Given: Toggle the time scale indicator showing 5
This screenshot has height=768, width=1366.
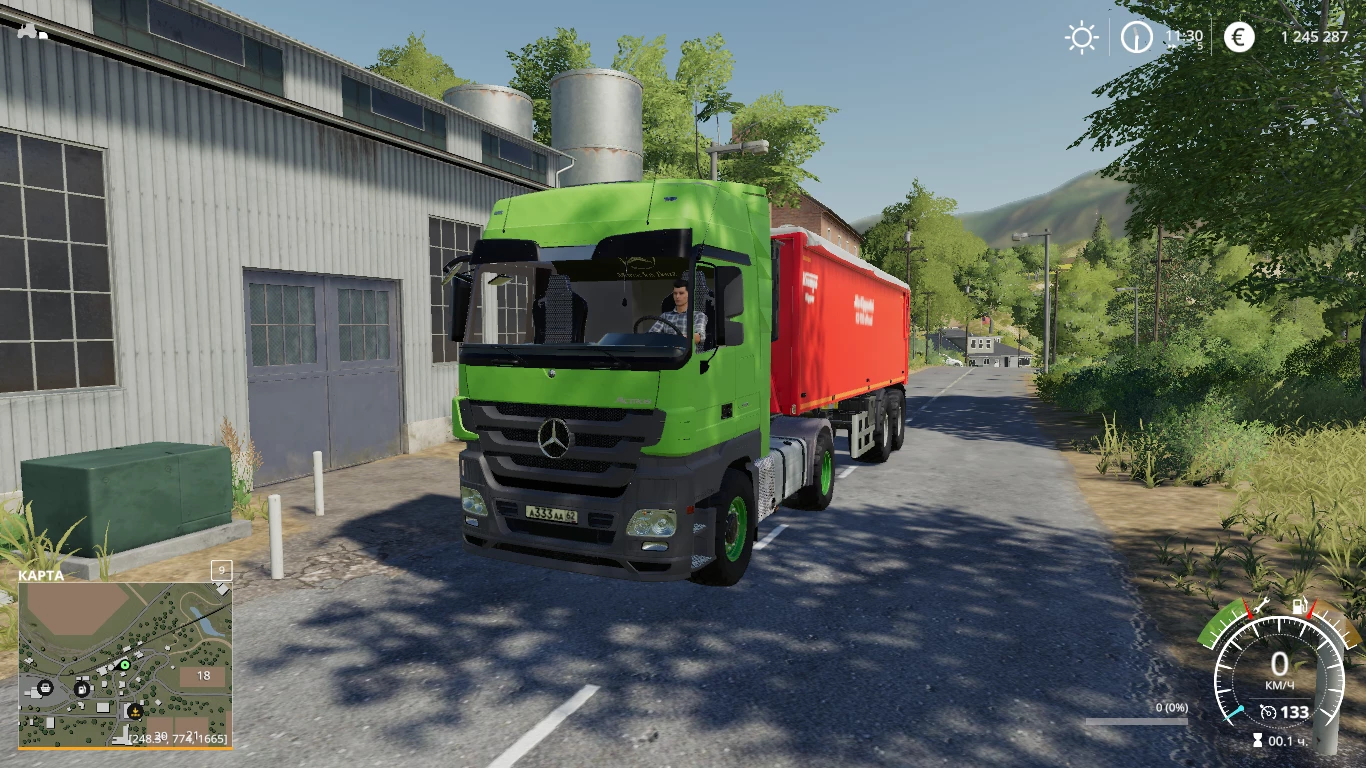Looking at the screenshot, I should pos(1199,45).
